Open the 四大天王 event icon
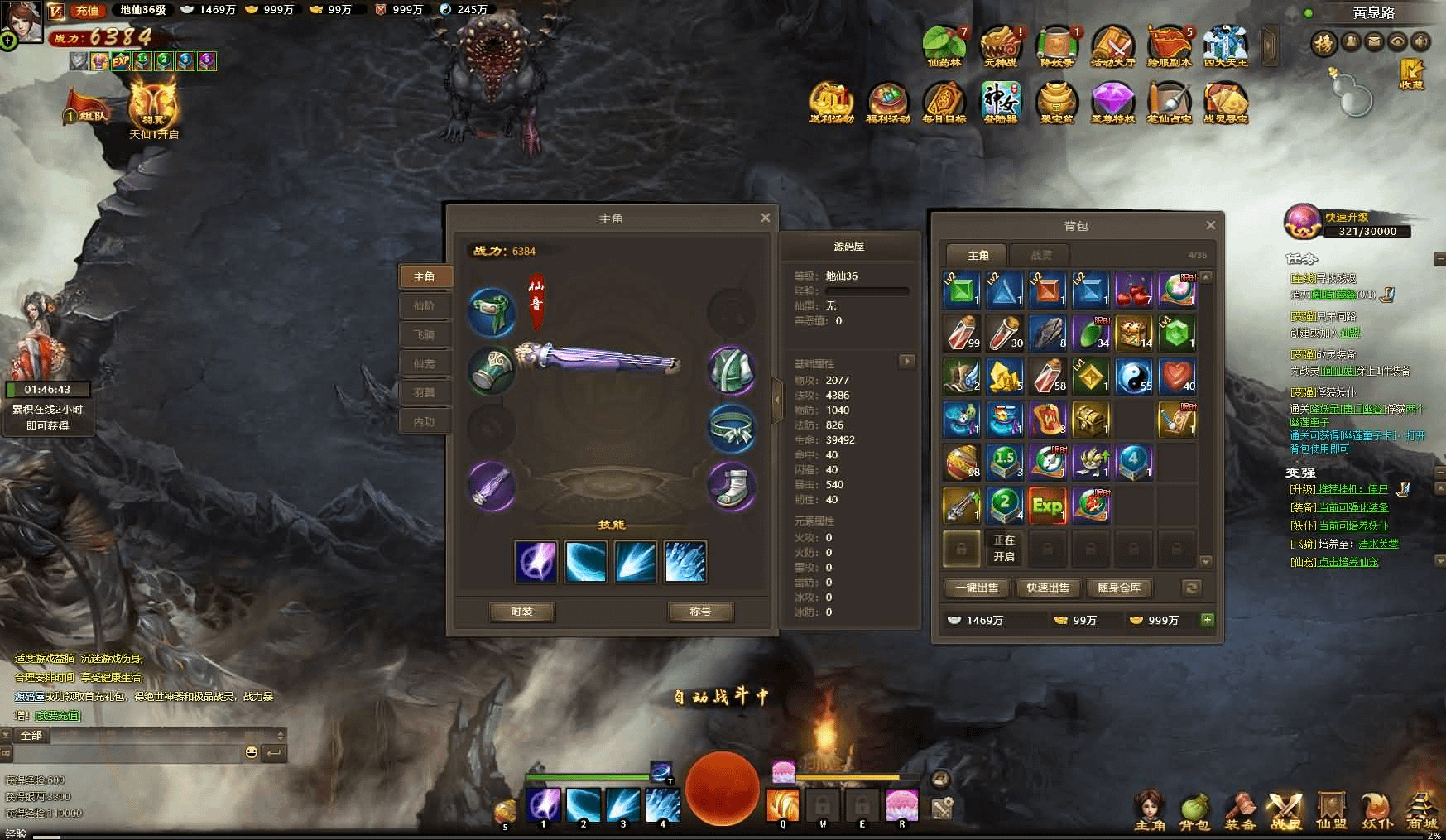 pyautogui.click(x=1225, y=46)
